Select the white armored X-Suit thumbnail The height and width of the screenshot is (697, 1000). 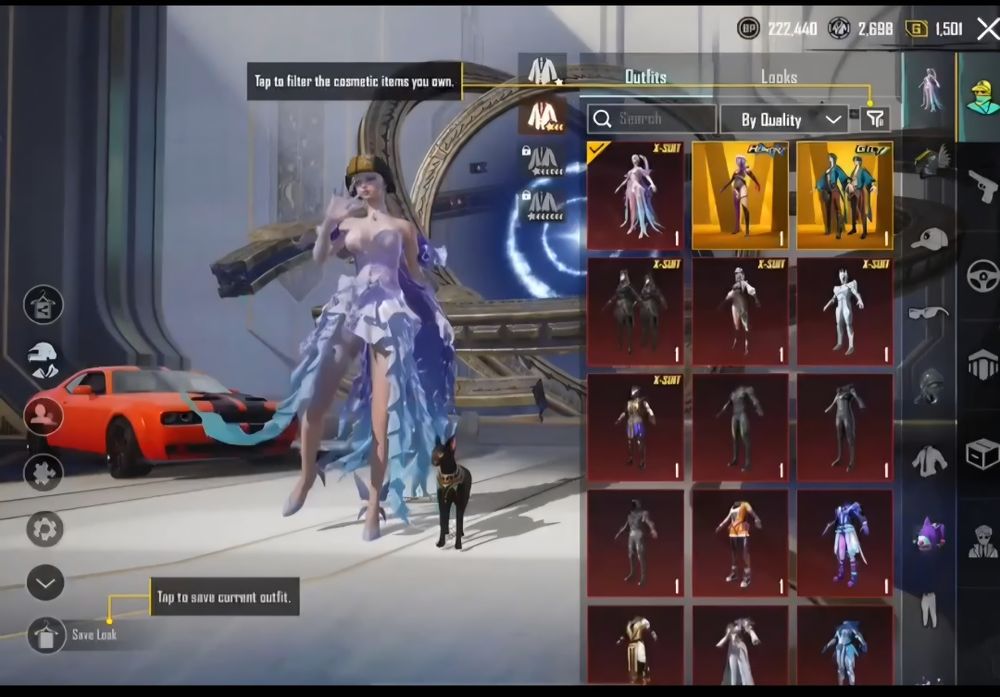coord(845,312)
